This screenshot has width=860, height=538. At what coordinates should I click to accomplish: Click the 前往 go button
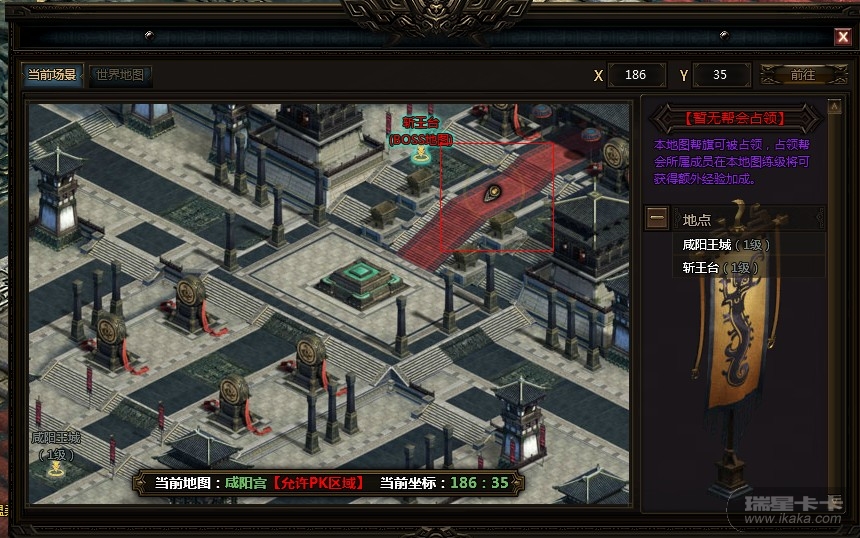tap(802, 75)
